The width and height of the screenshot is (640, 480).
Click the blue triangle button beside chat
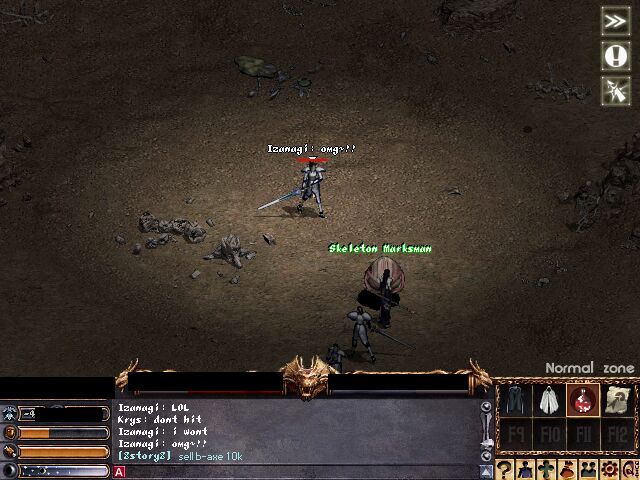tap(487, 470)
